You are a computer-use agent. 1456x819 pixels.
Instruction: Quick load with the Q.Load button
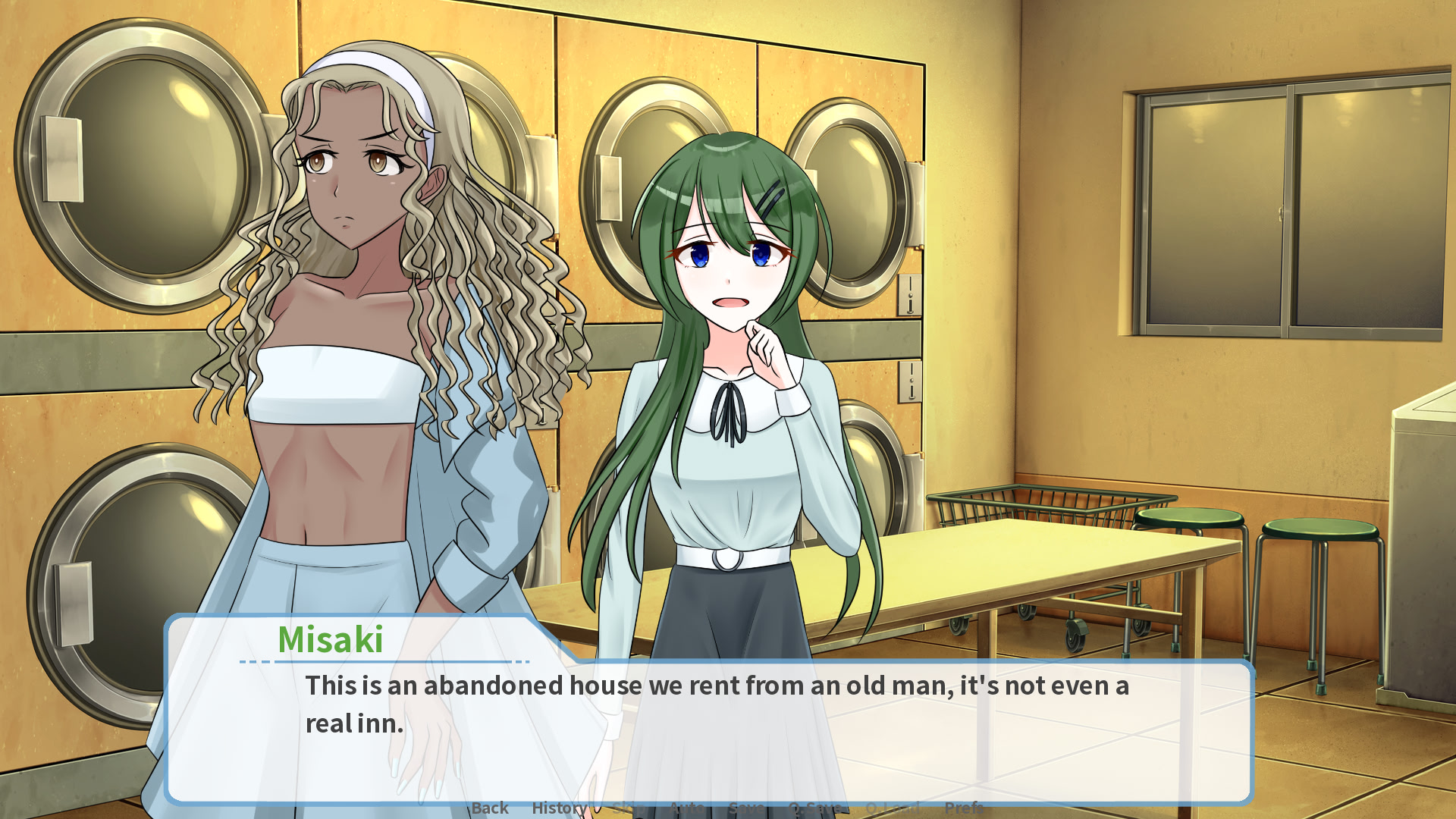point(893,808)
